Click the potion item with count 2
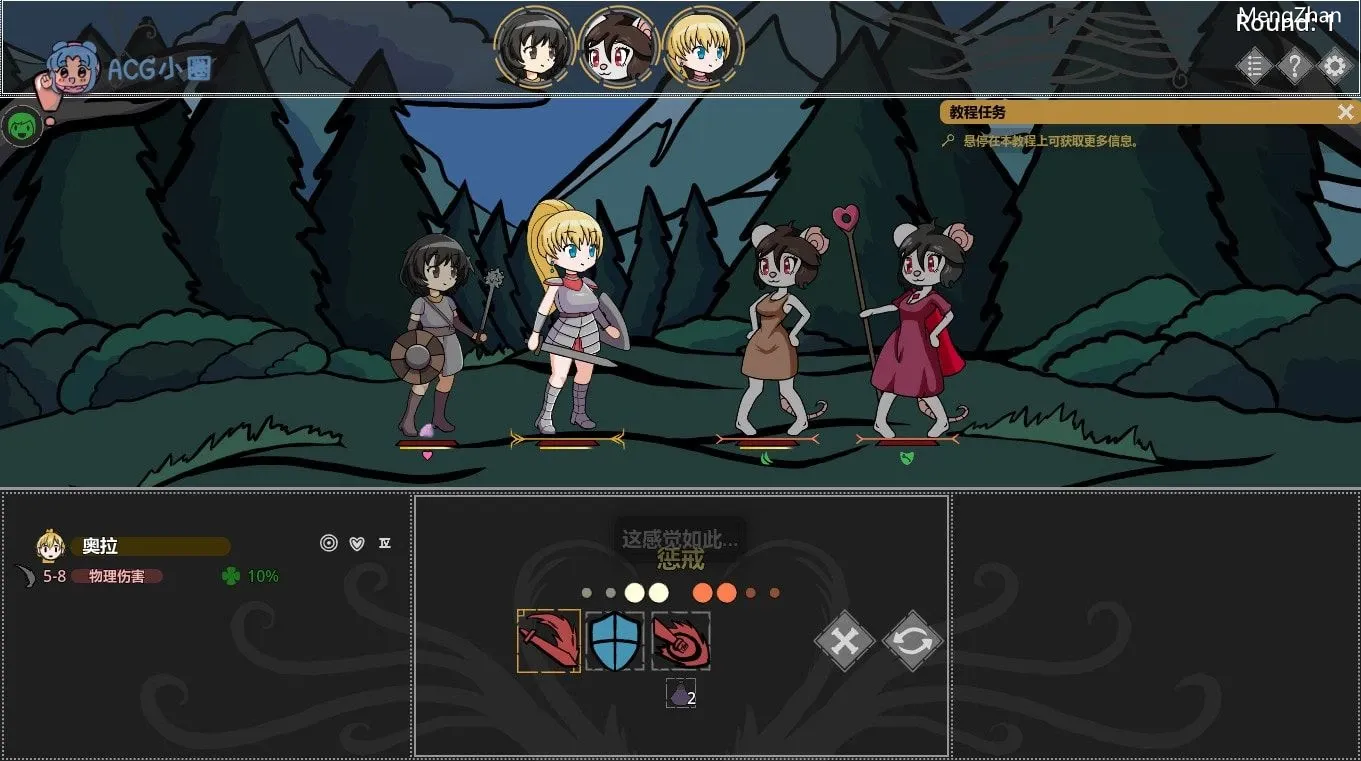 point(680,693)
